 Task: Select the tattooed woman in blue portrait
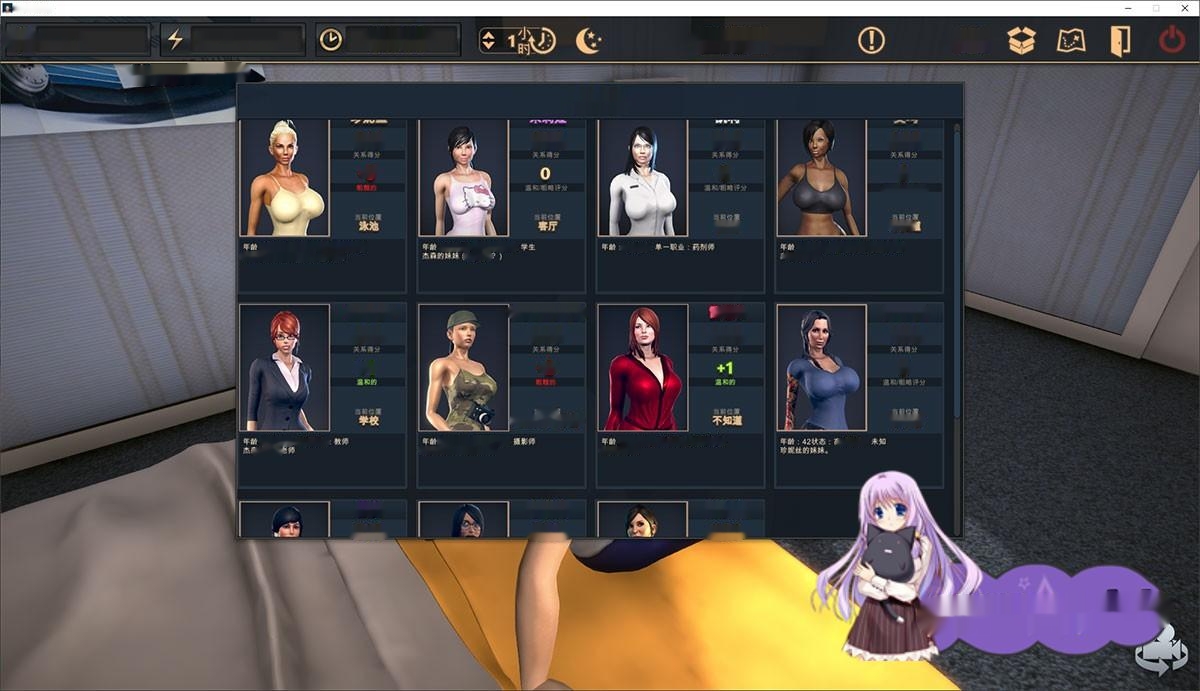coord(821,367)
